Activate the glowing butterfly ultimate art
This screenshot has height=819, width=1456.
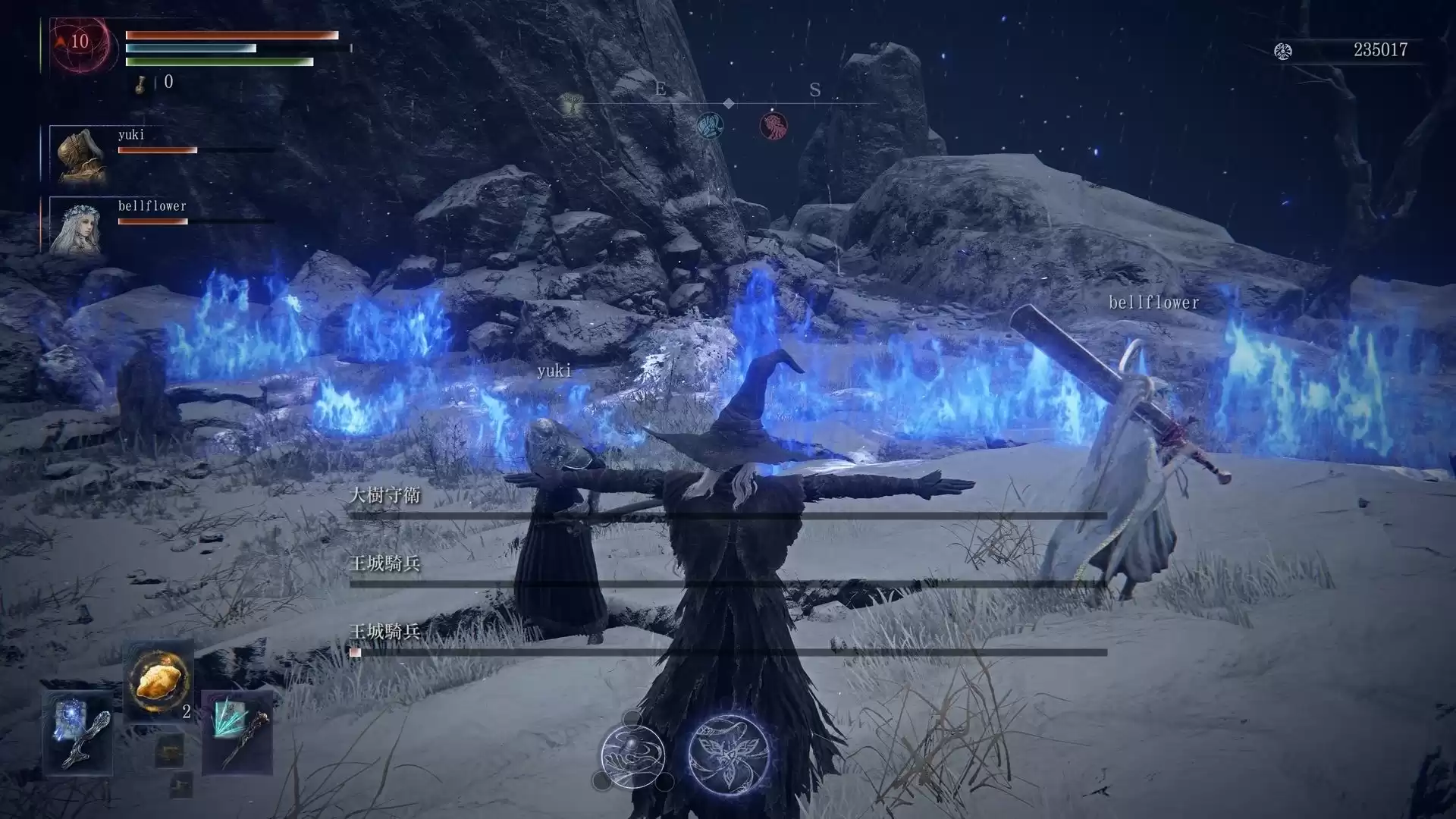tap(729, 754)
